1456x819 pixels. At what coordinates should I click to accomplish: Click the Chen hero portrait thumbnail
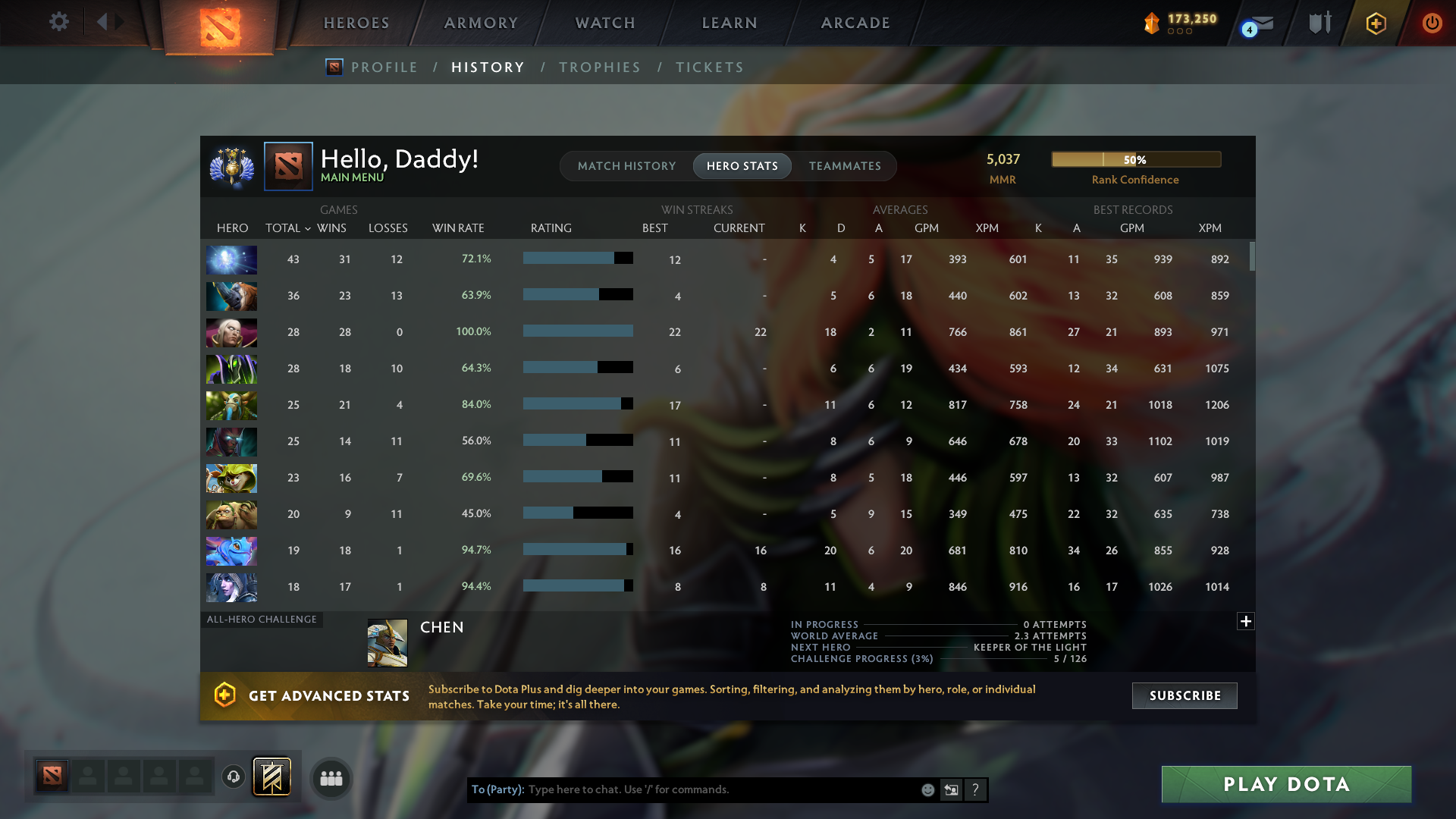pyautogui.click(x=387, y=643)
